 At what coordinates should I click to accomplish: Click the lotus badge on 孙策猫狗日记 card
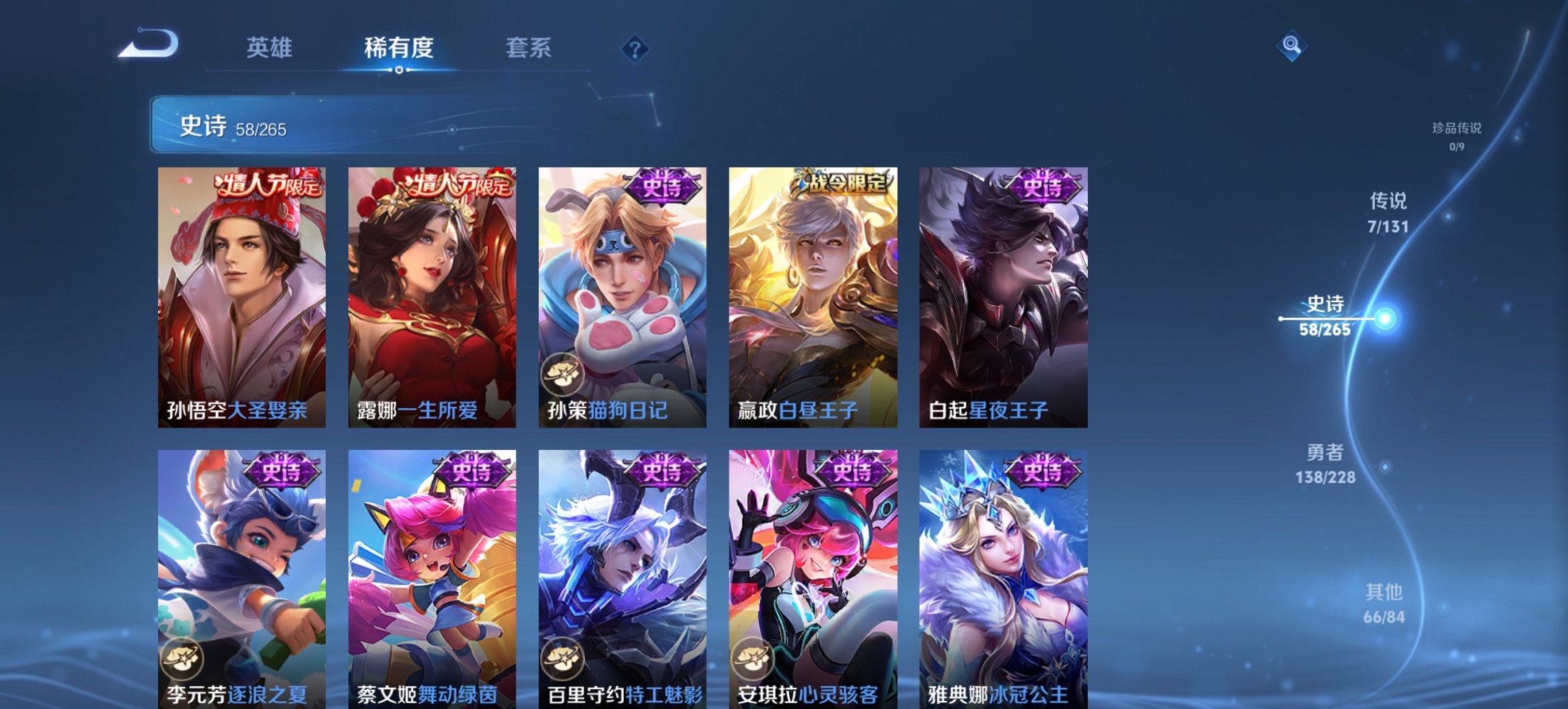click(562, 375)
